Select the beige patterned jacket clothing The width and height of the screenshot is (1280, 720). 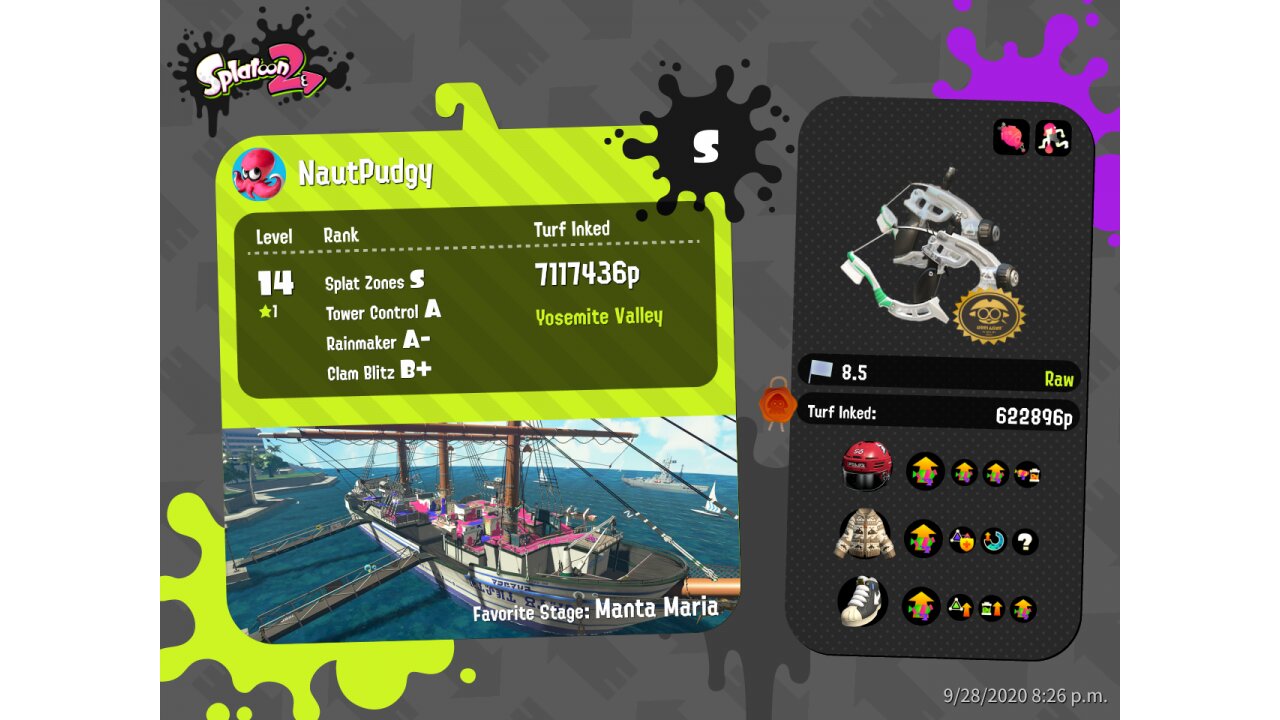coord(865,535)
